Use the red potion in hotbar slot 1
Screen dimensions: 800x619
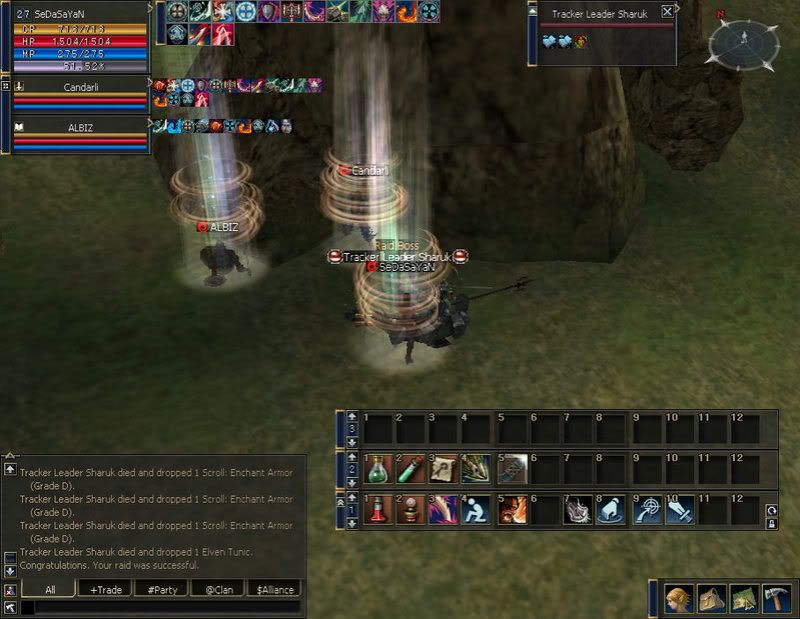pos(378,510)
